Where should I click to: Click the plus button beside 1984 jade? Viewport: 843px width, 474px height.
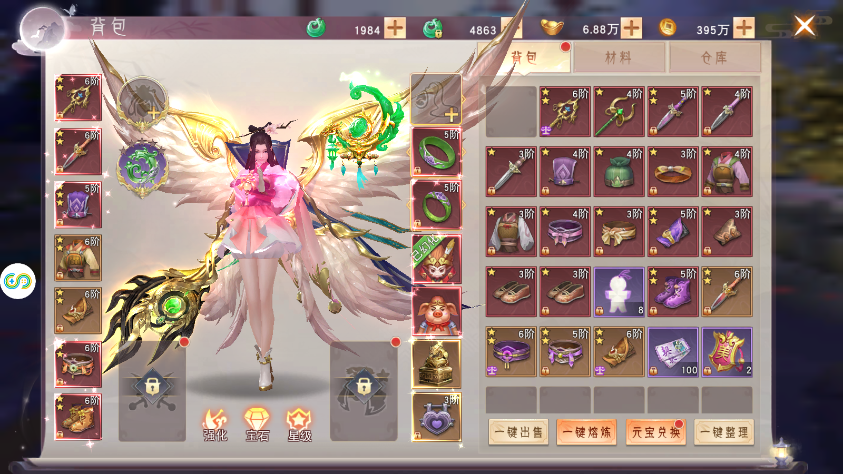pyautogui.click(x=395, y=28)
